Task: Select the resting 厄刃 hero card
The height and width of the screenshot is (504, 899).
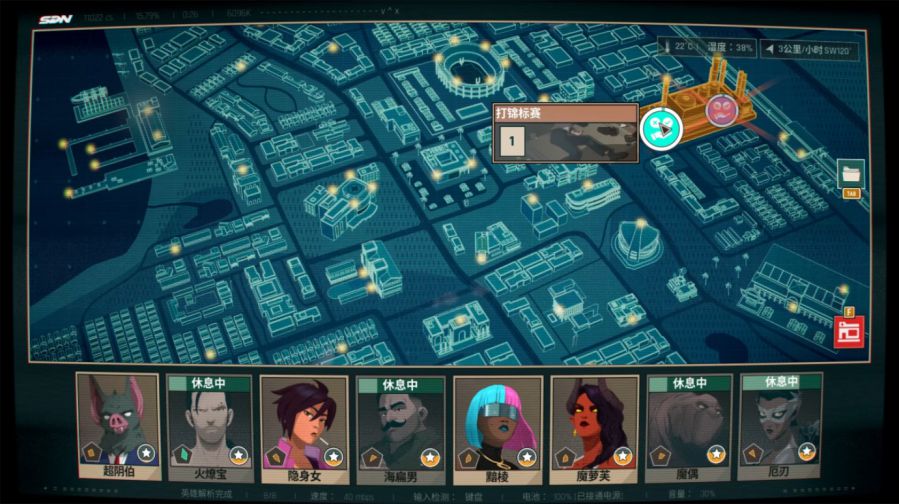Action: pyautogui.click(x=781, y=424)
